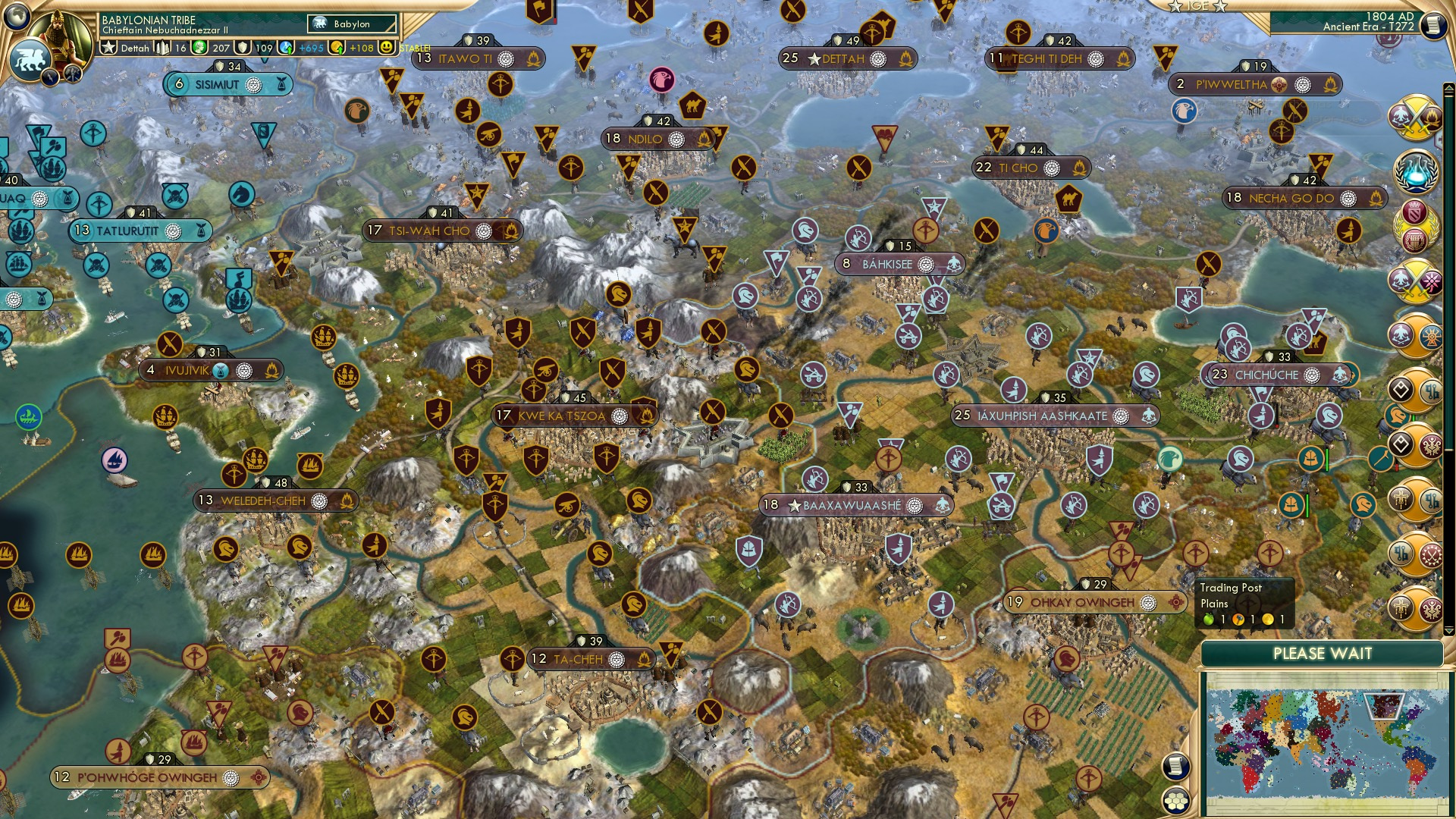
Task: Open the blue flame notification
Action: pyautogui.click(x=1415, y=171)
